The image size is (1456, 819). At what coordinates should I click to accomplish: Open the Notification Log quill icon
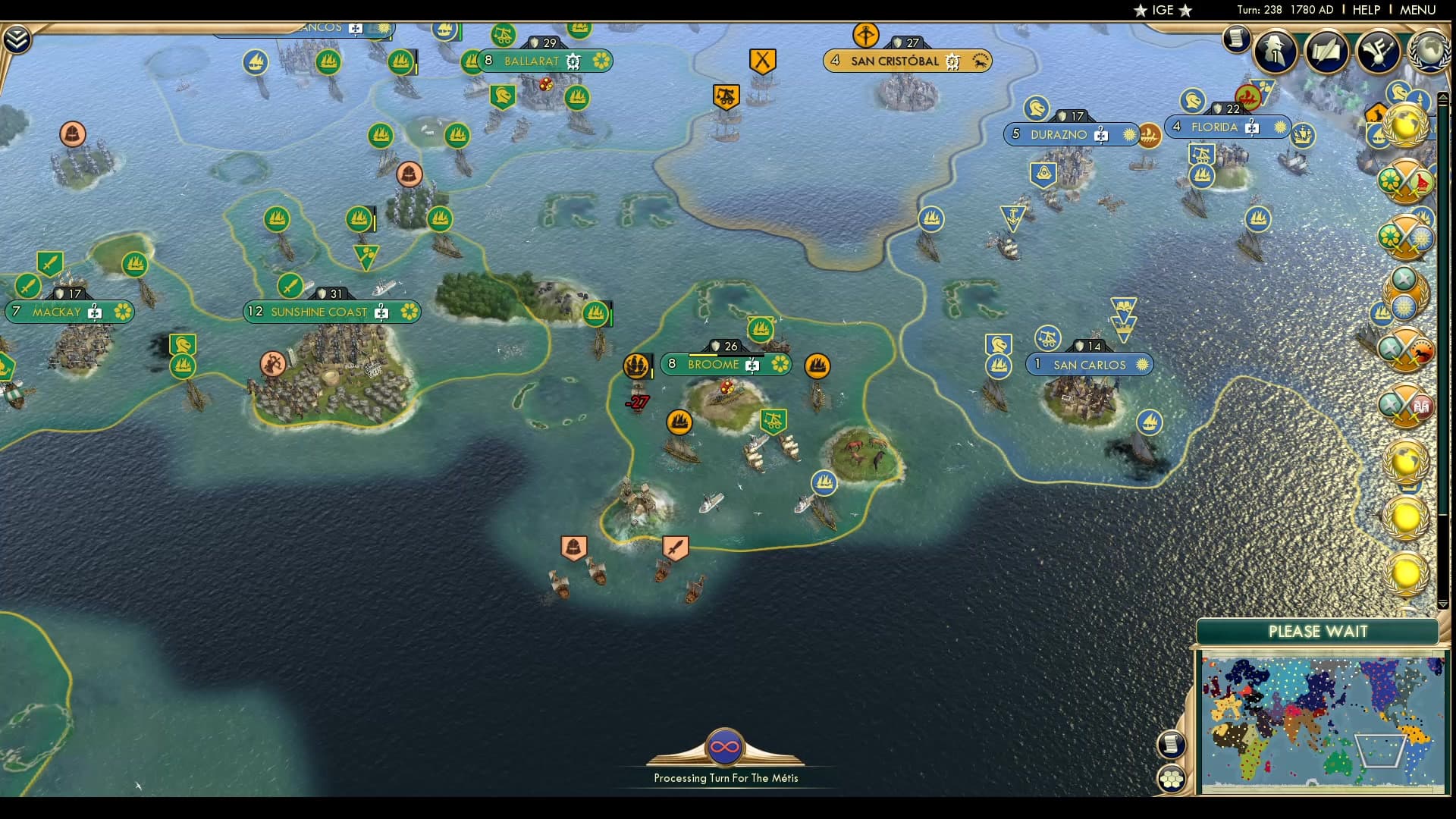click(1327, 51)
